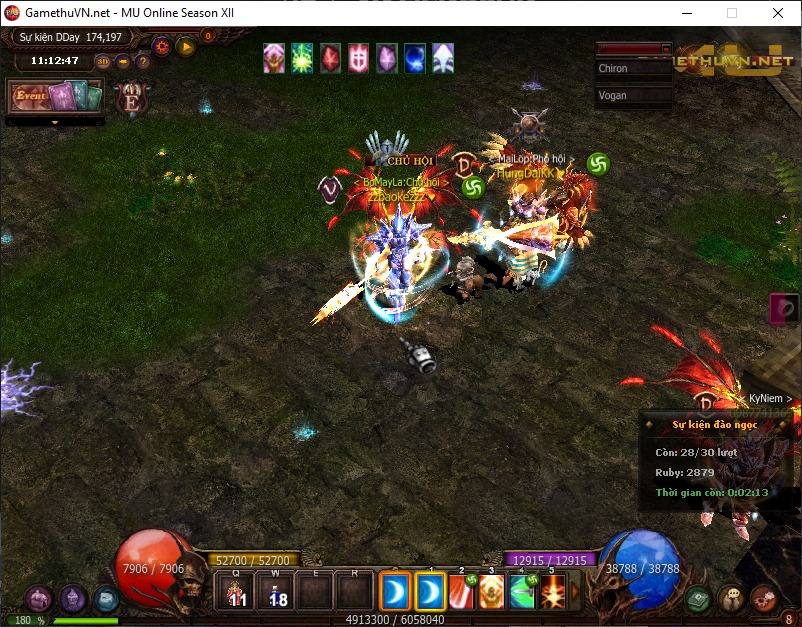Click the orange play arrow button
The height and width of the screenshot is (627, 802).
[186, 45]
